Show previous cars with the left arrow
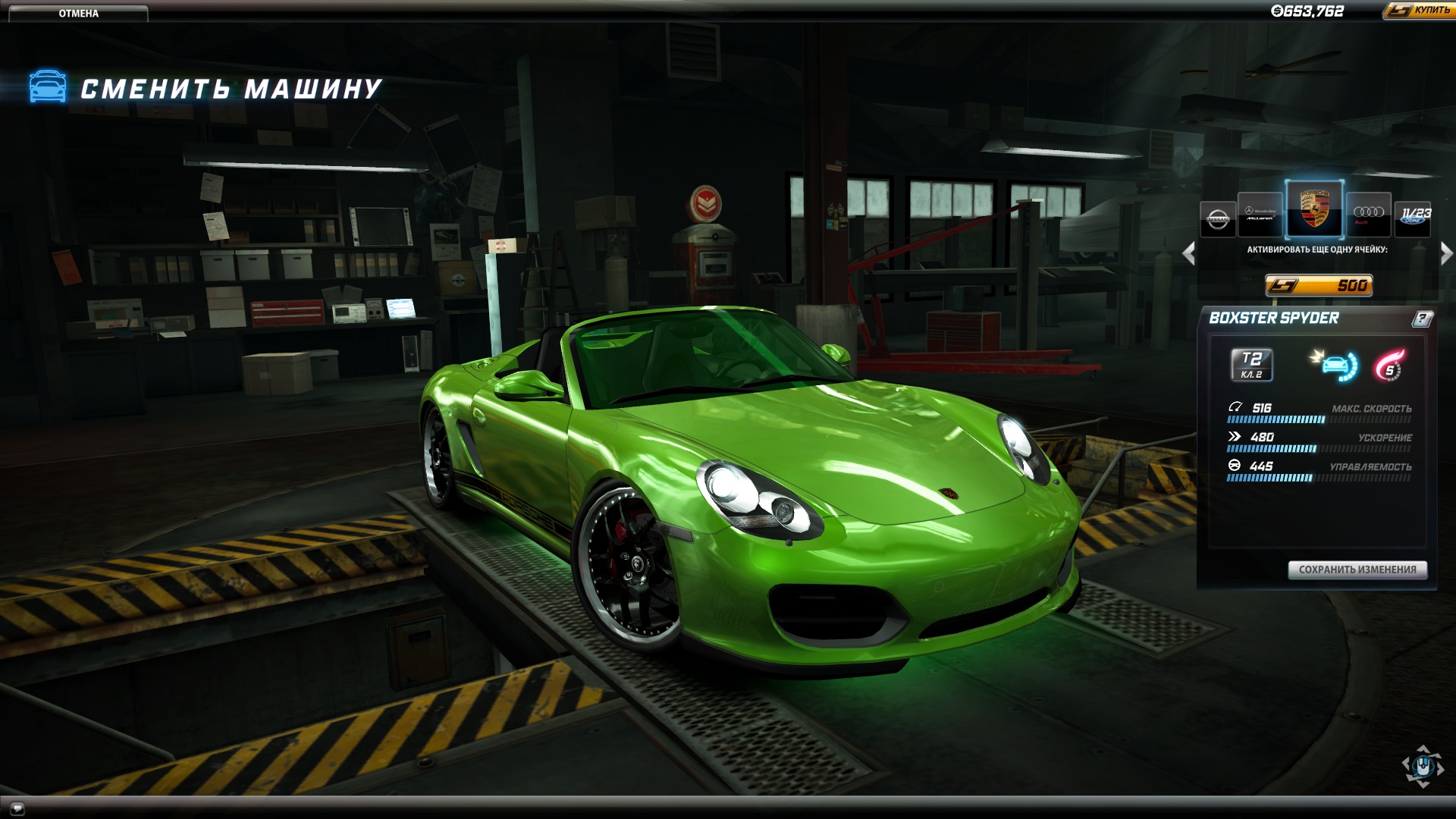Screen dimensions: 1456x819 (x=1189, y=253)
